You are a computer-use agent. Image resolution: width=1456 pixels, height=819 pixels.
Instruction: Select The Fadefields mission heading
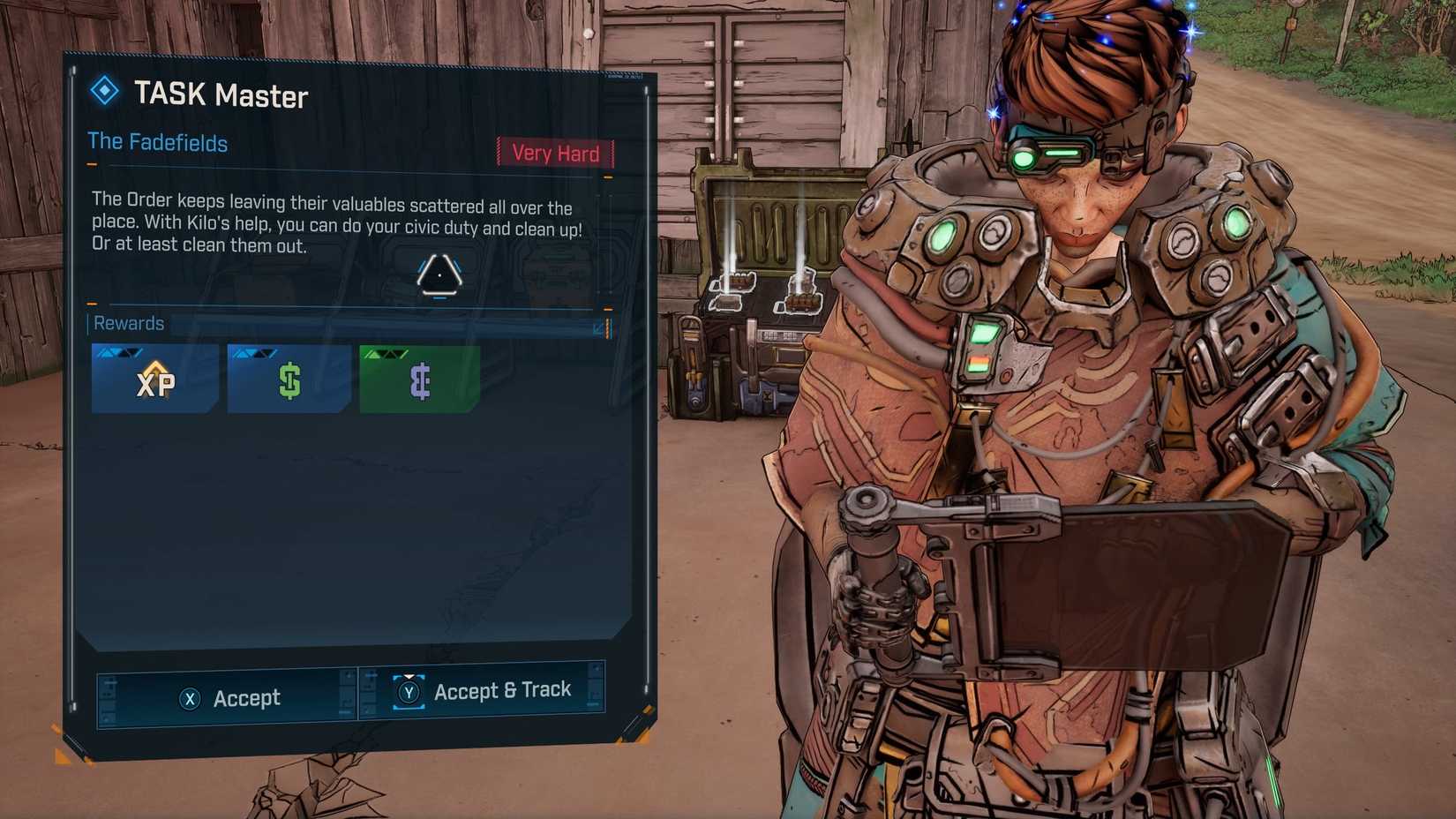point(158,143)
